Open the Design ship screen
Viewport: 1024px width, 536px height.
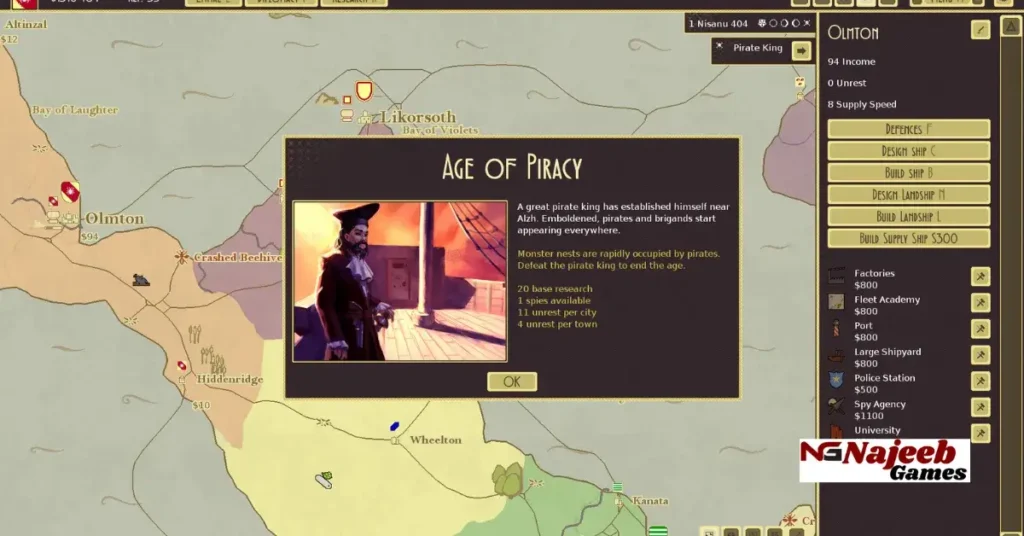[908, 151]
